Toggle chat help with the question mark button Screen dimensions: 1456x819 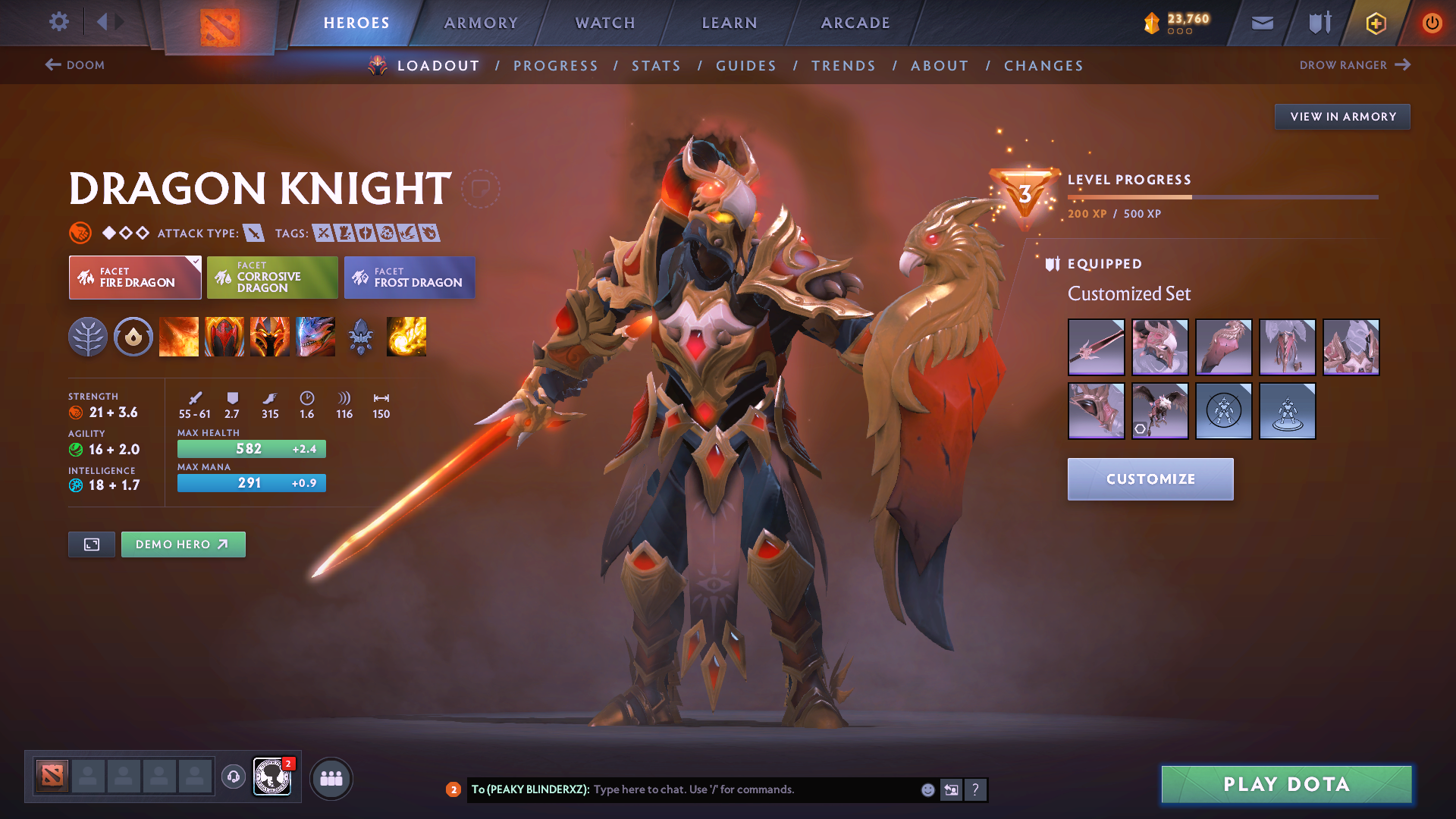coord(977,789)
